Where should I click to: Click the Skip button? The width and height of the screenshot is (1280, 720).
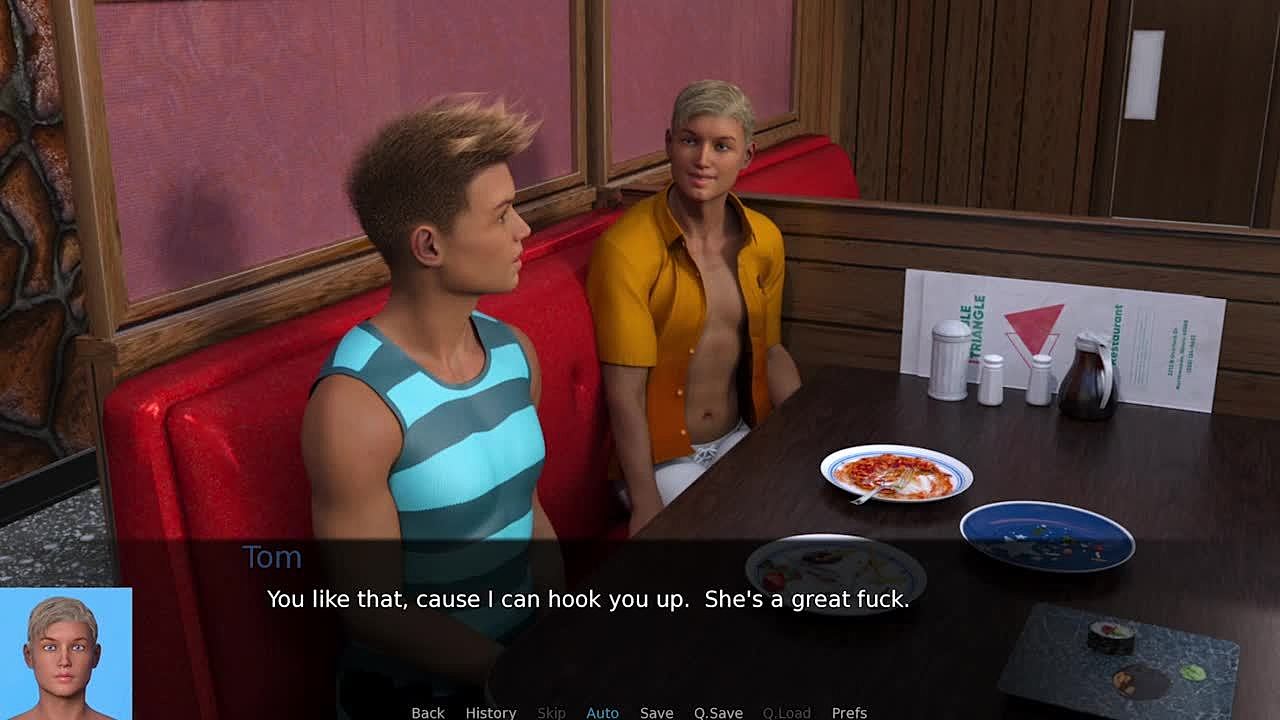[x=551, y=712]
